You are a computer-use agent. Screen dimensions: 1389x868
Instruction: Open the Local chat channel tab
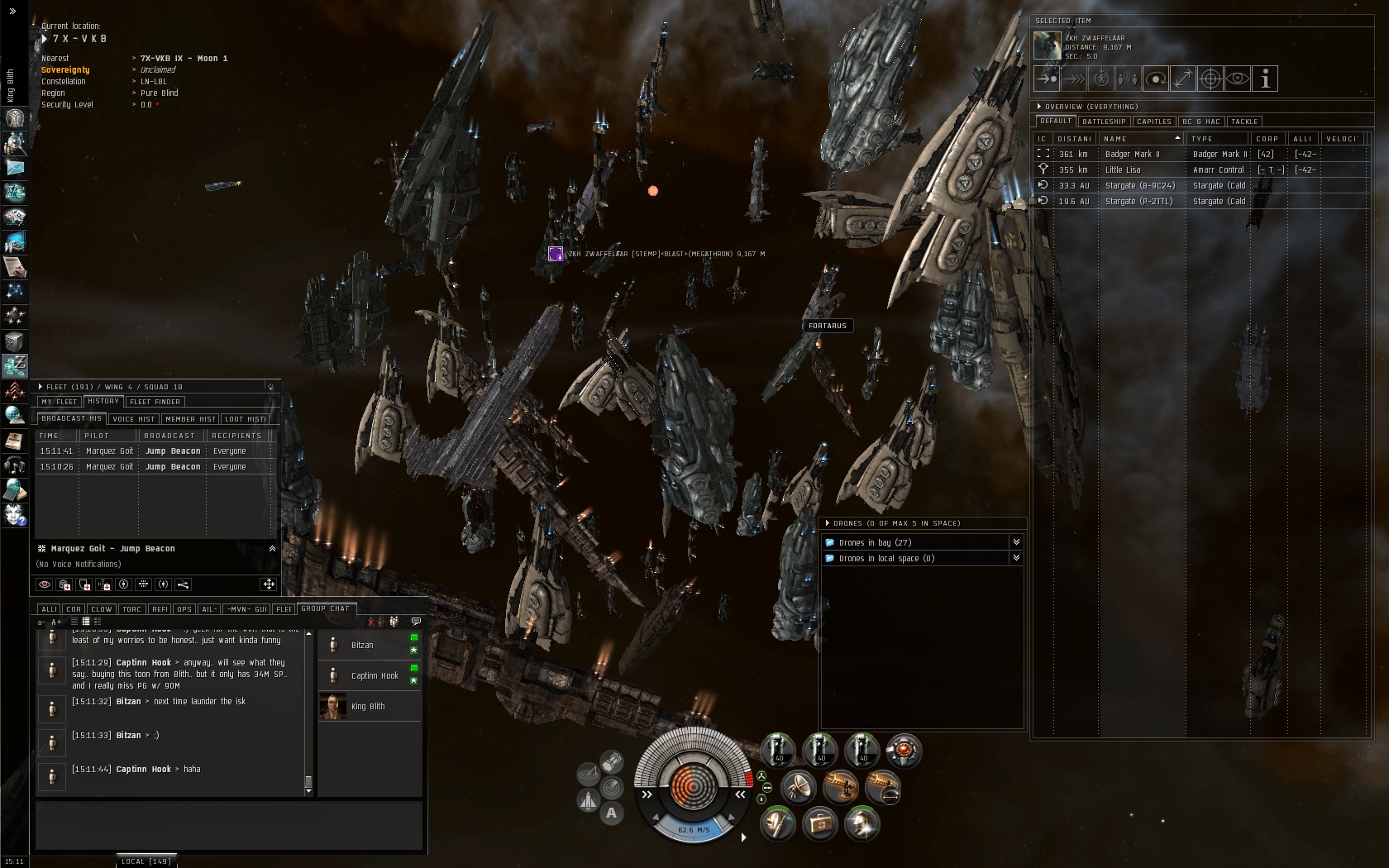pyautogui.click(x=146, y=861)
